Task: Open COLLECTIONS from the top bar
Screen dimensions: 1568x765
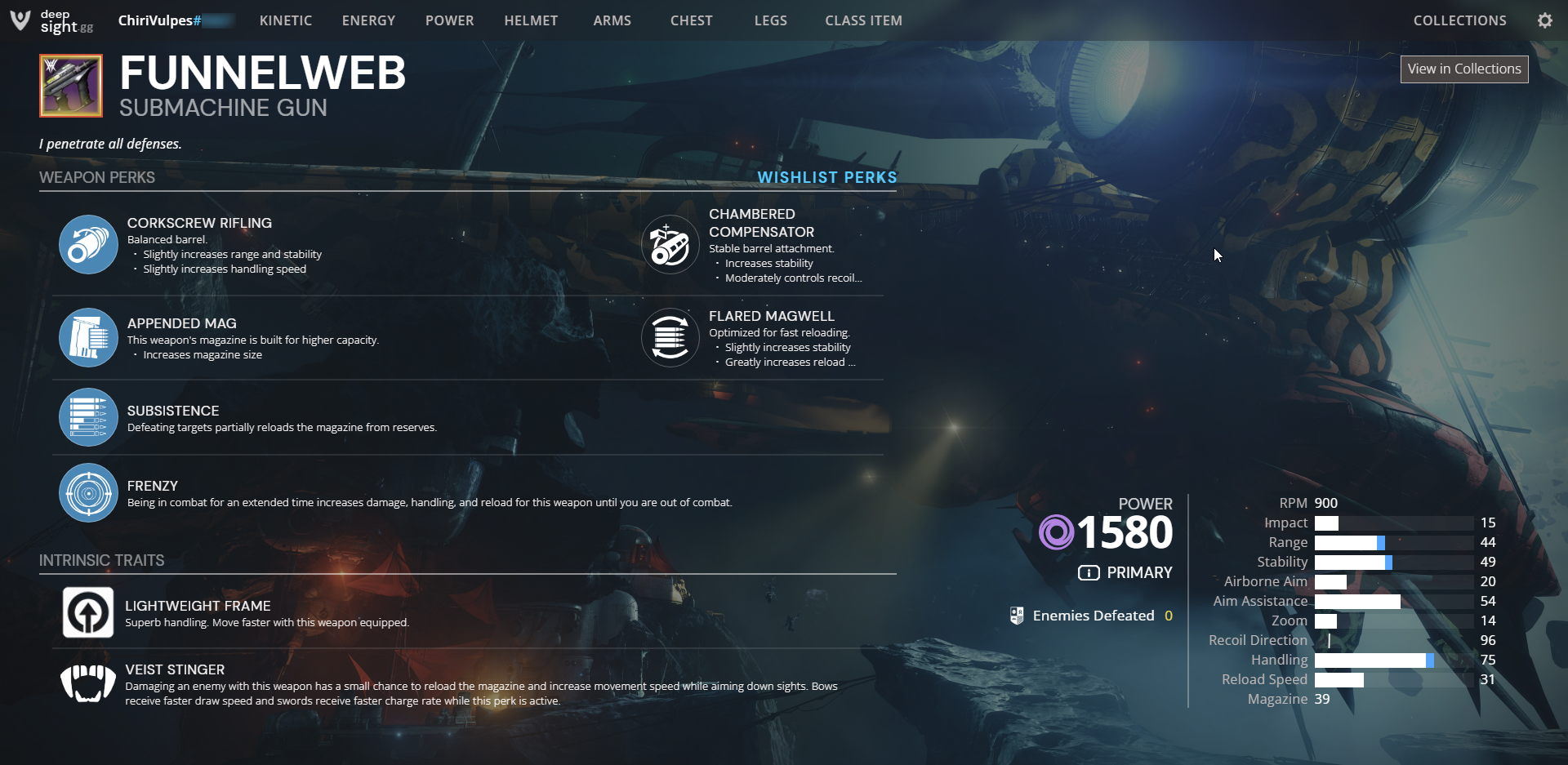Action: click(1459, 20)
